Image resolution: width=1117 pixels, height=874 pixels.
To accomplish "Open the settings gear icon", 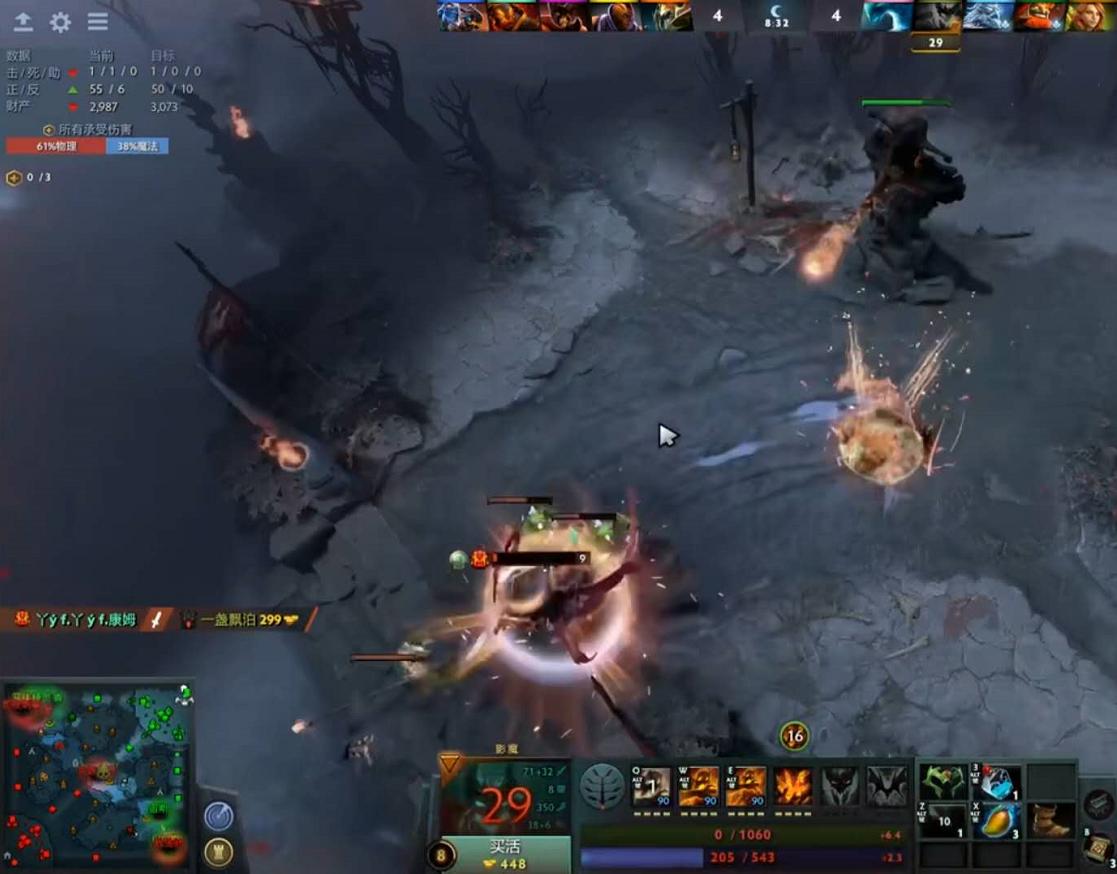I will [x=60, y=22].
